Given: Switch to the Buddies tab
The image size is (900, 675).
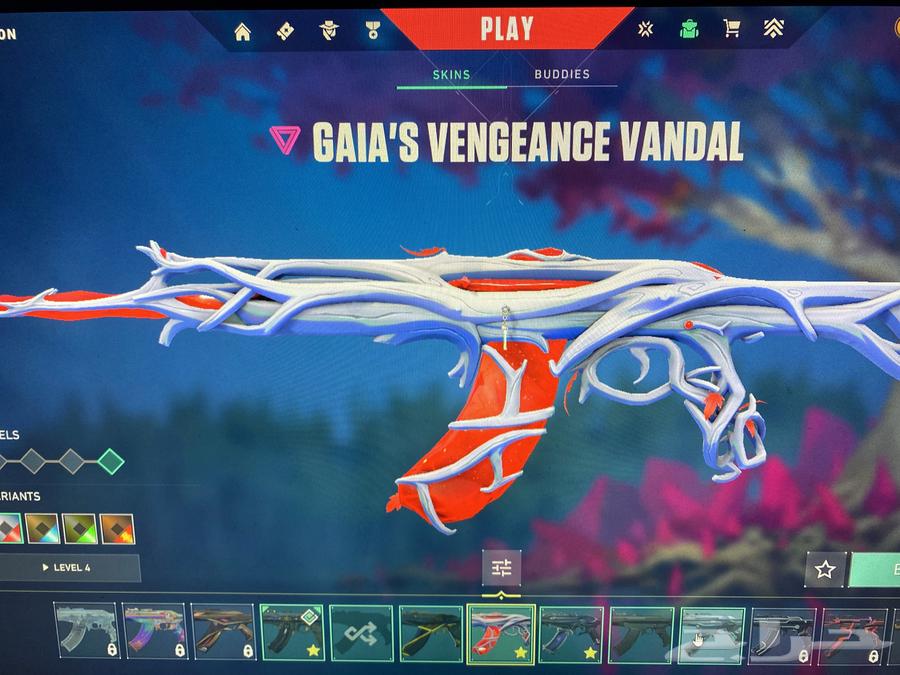Looking at the screenshot, I should pyautogui.click(x=562, y=74).
